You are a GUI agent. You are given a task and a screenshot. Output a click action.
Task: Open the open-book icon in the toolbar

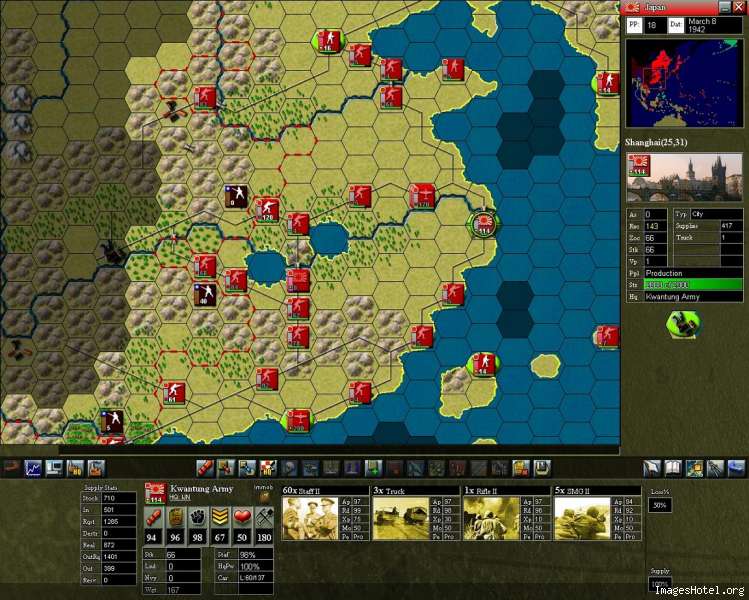[x=673, y=467]
